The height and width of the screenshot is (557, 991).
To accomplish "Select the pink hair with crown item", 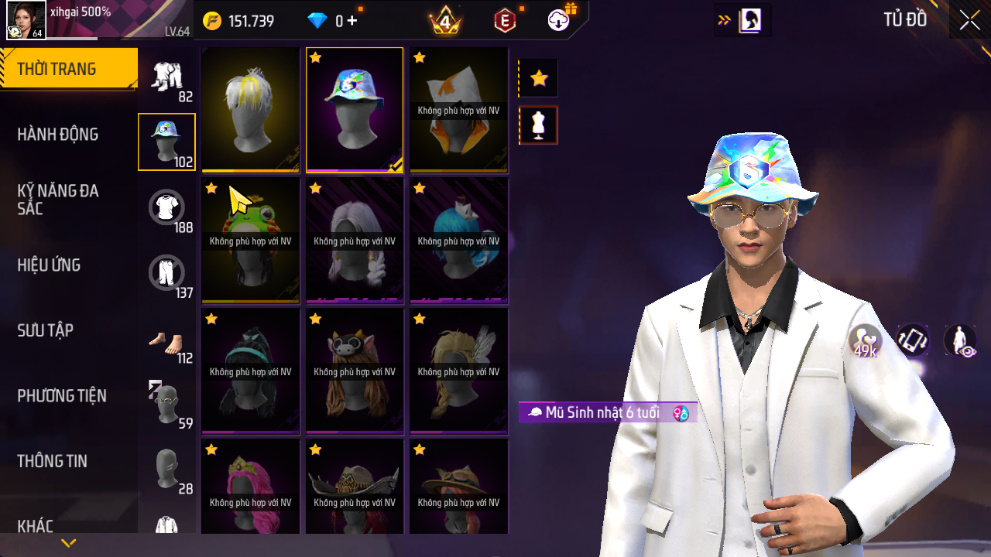I will point(251,492).
